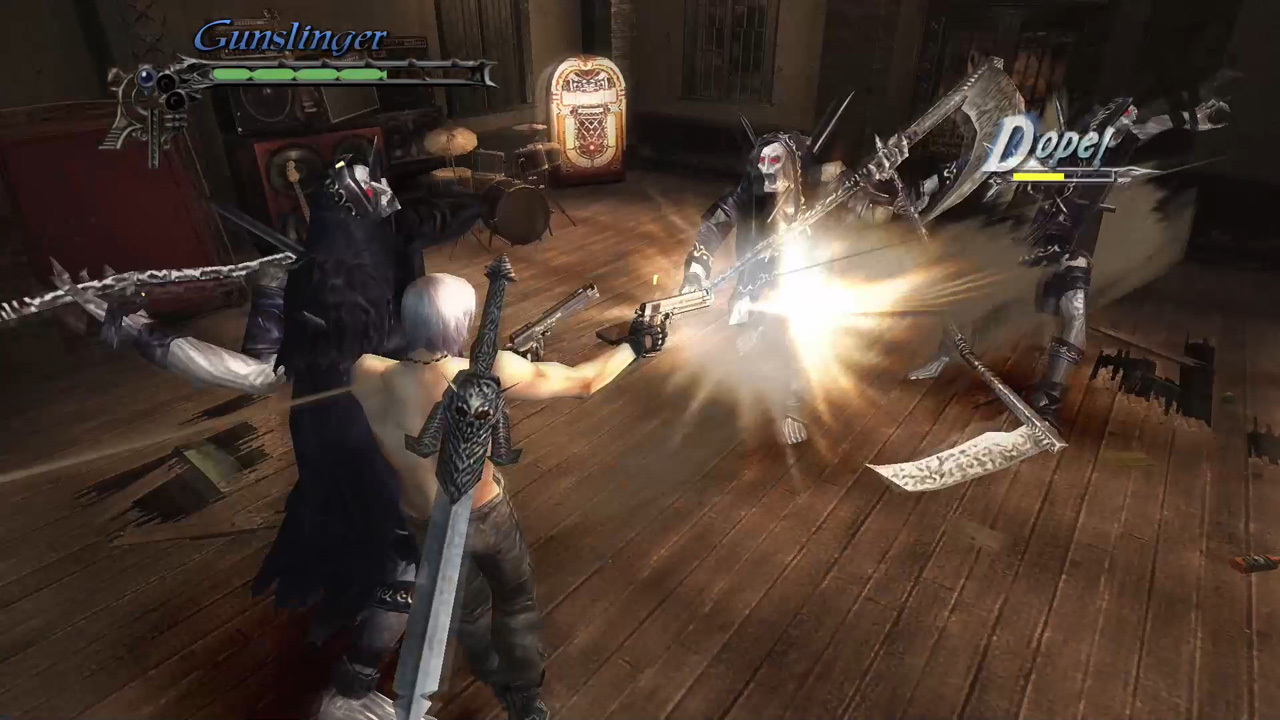
Task: Expand the ornate tip of the health bar
Action: tap(487, 73)
